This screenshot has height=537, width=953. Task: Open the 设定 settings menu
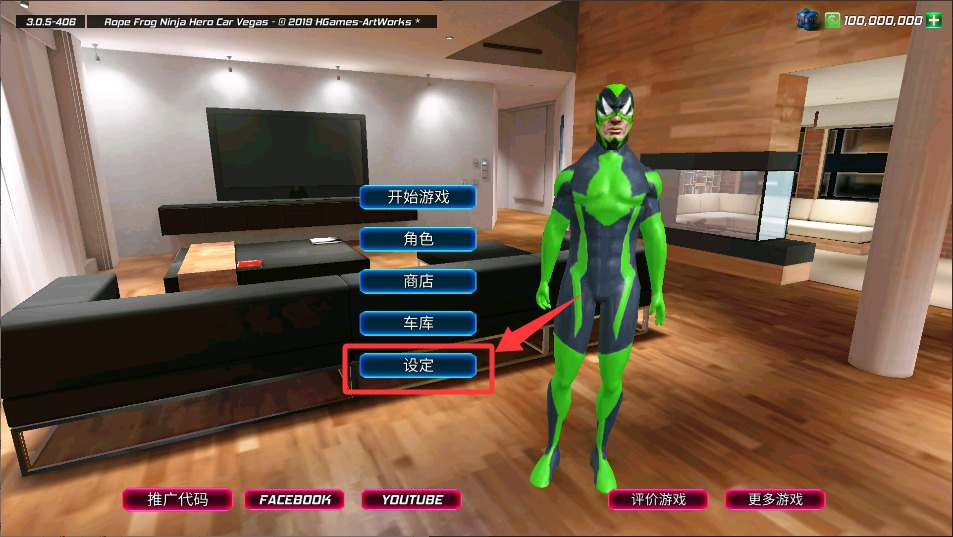click(x=418, y=365)
